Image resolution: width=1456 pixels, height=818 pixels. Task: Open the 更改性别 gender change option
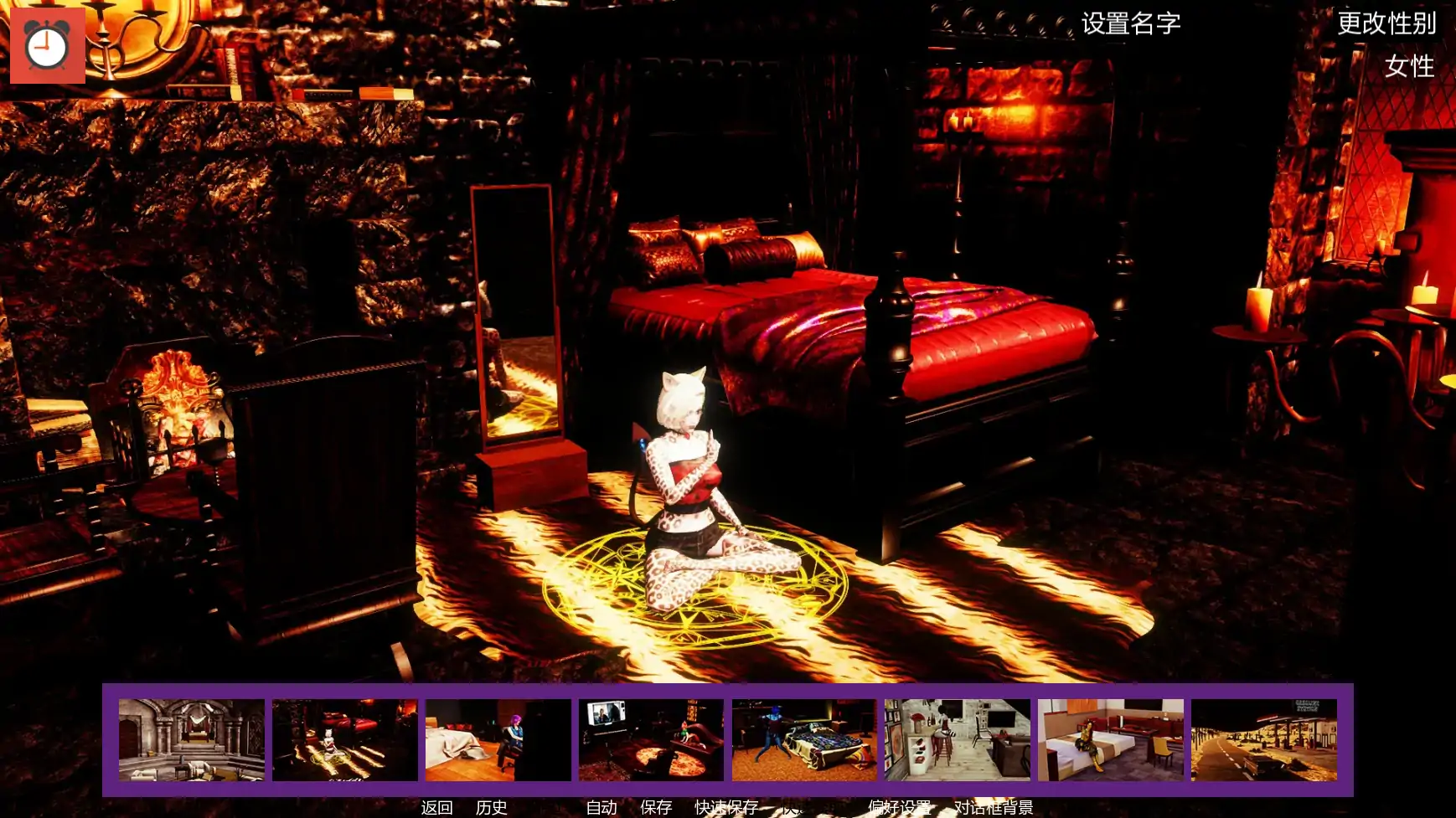pos(1389,23)
